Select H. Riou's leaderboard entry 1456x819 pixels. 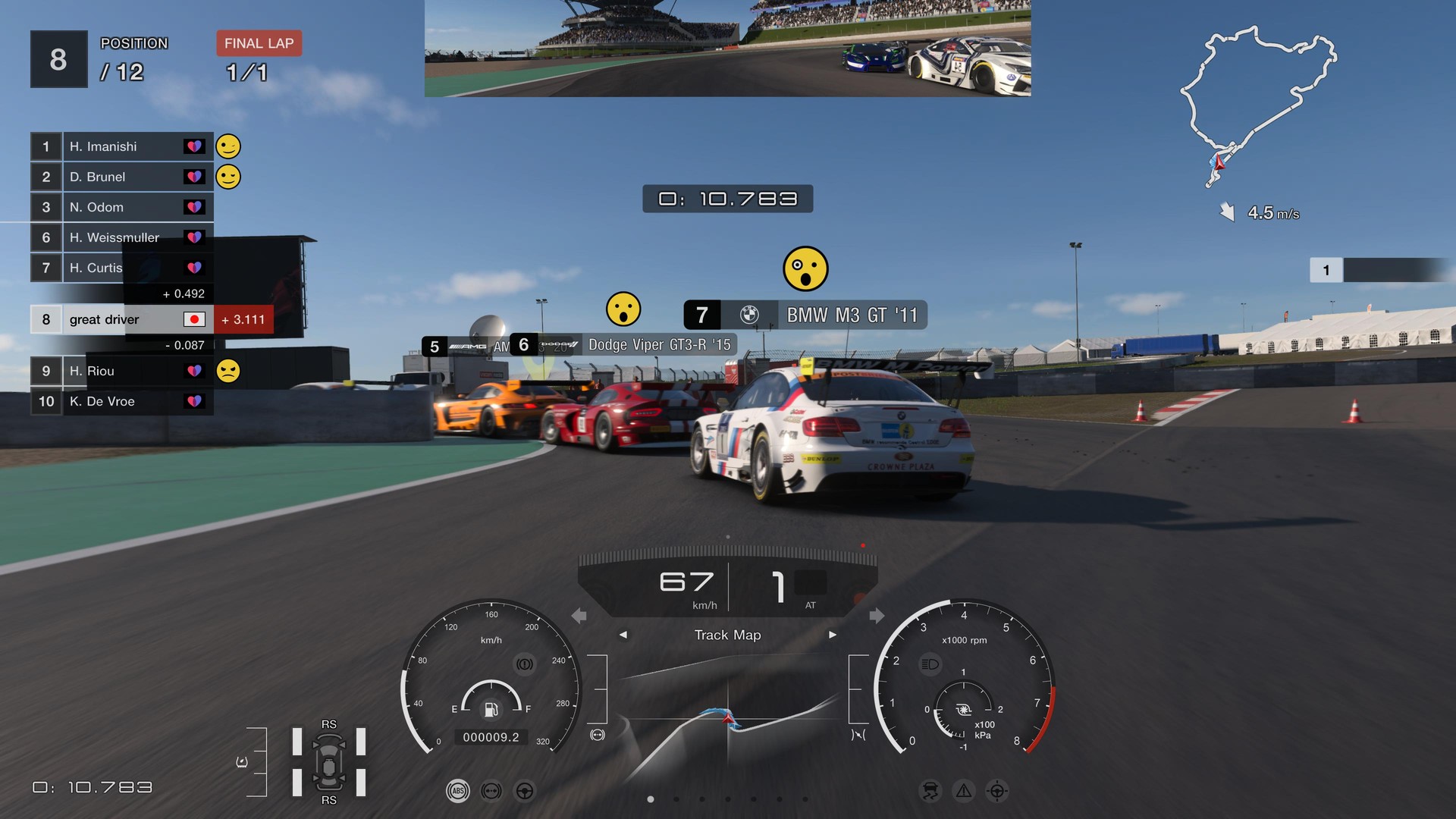click(x=121, y=371)
